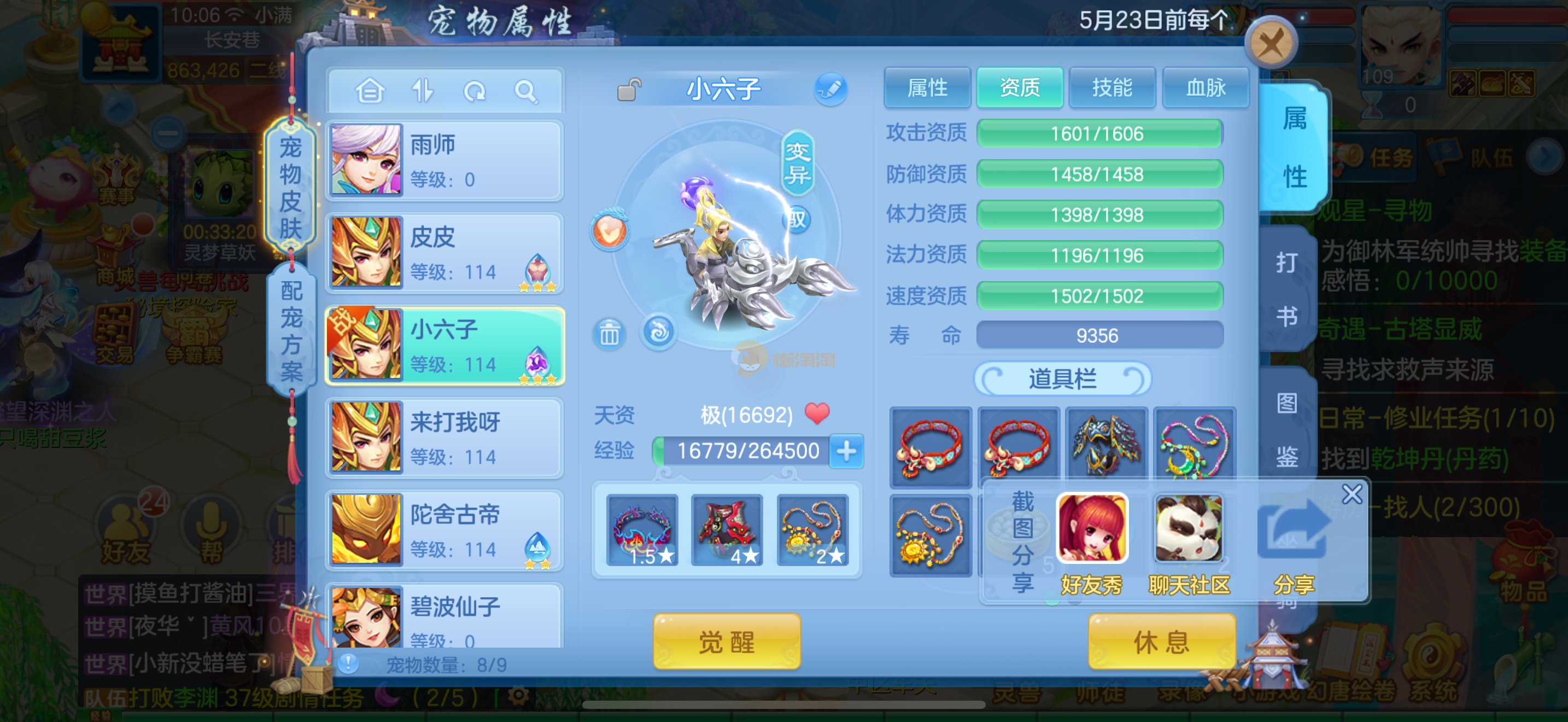Image resolution: width=1568 pixels, height=722 pixels.
Task: Open the 配宠方案 side tab
Action: (291, 330)
